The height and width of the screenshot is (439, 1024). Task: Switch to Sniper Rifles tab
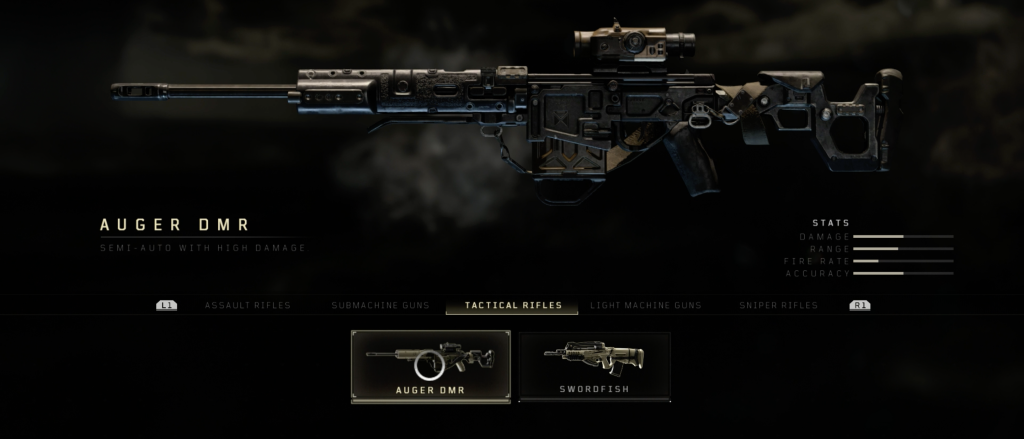click(x=778, y=305)
